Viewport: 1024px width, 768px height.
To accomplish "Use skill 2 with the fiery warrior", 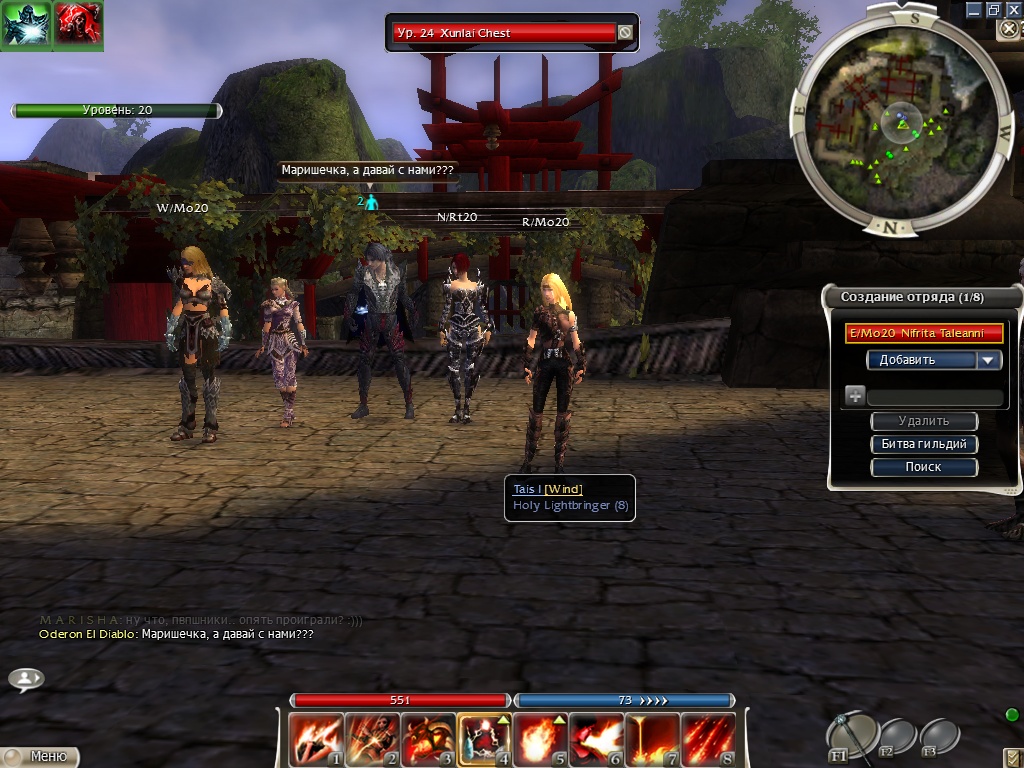I will [x=372, y=739].
